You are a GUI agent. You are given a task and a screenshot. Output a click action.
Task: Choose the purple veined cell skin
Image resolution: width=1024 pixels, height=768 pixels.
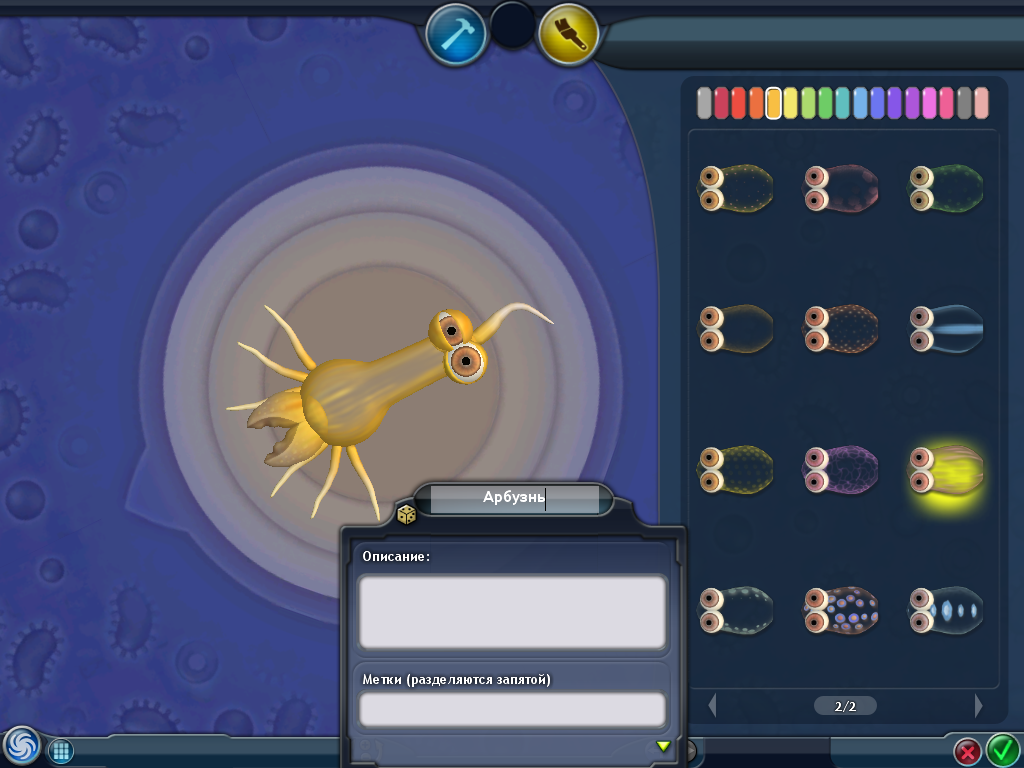point(841,469)
